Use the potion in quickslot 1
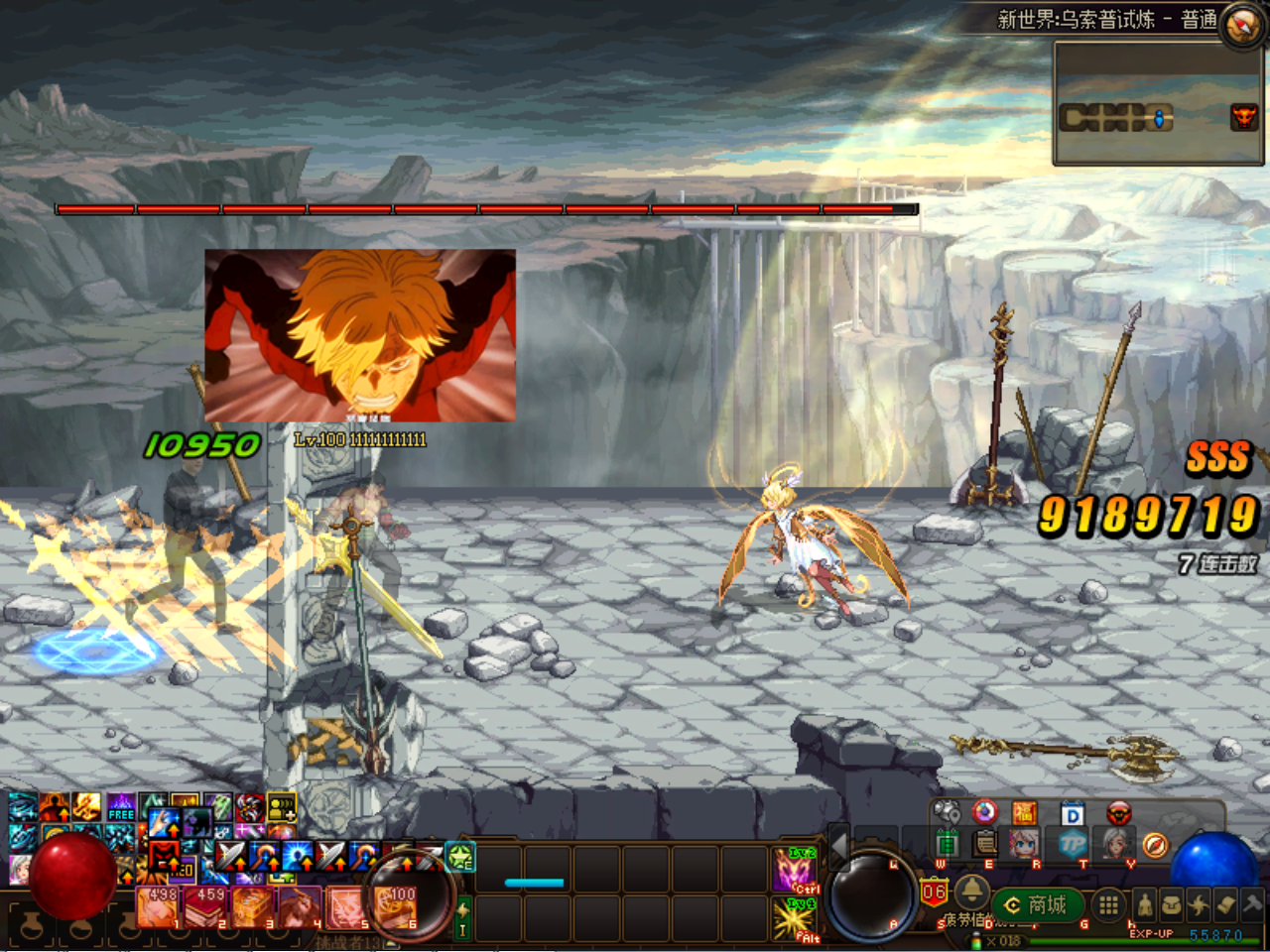Viewport: 1270px width, 952px height. (159, 907)
